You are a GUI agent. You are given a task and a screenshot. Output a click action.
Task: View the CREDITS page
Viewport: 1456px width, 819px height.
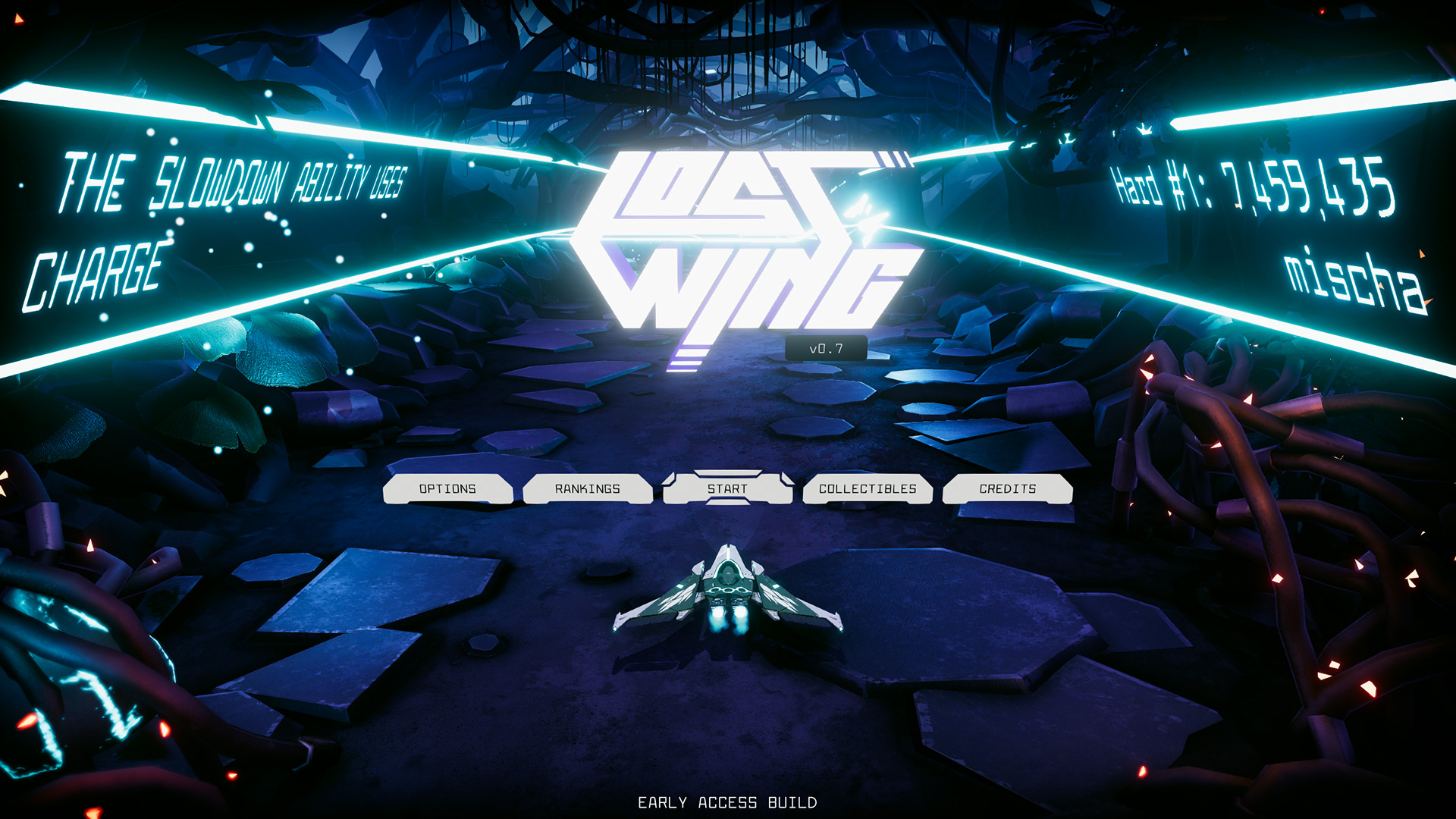[1008, 489]
